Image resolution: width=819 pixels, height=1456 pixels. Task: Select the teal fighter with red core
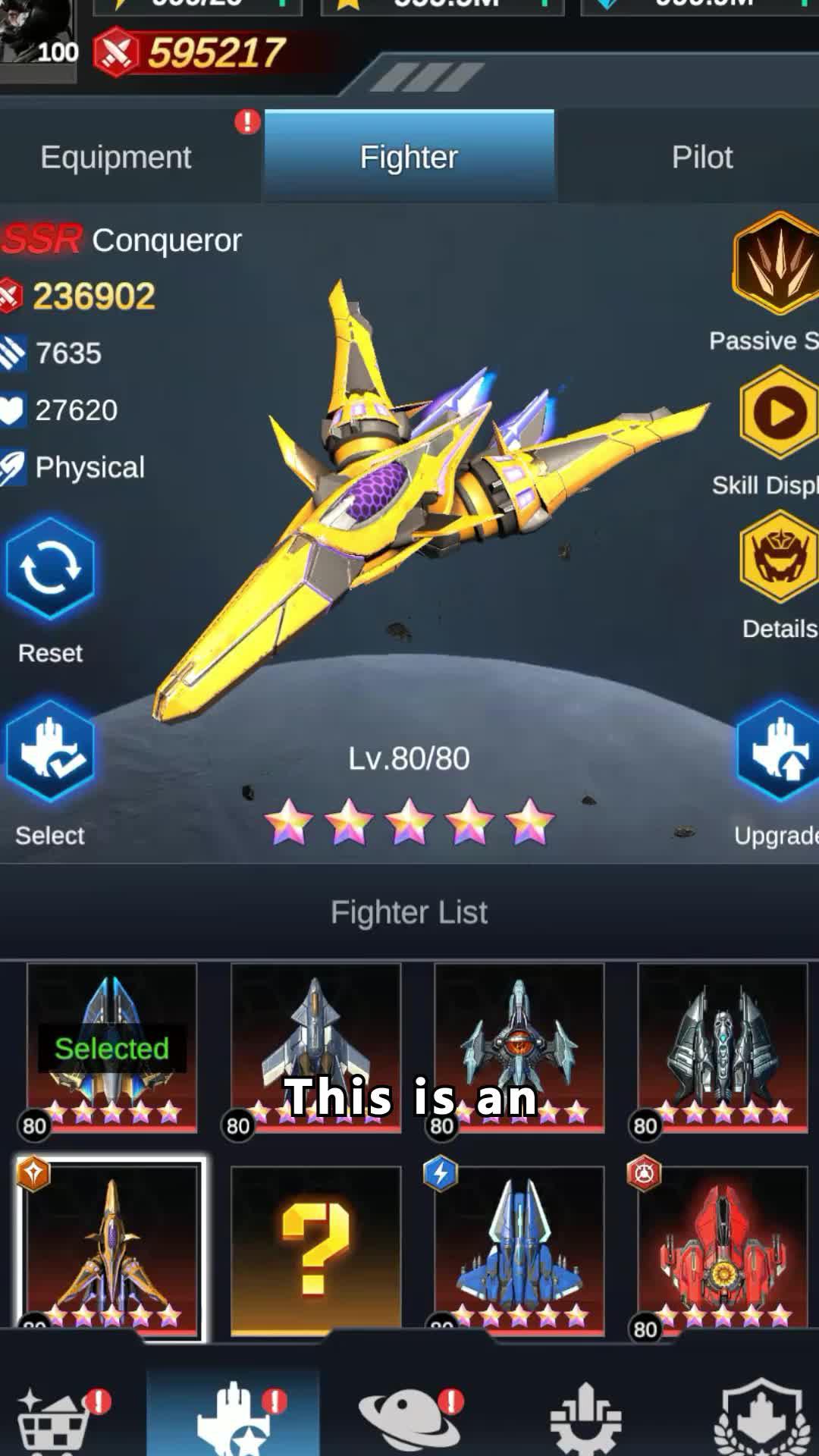point(519,1048)
